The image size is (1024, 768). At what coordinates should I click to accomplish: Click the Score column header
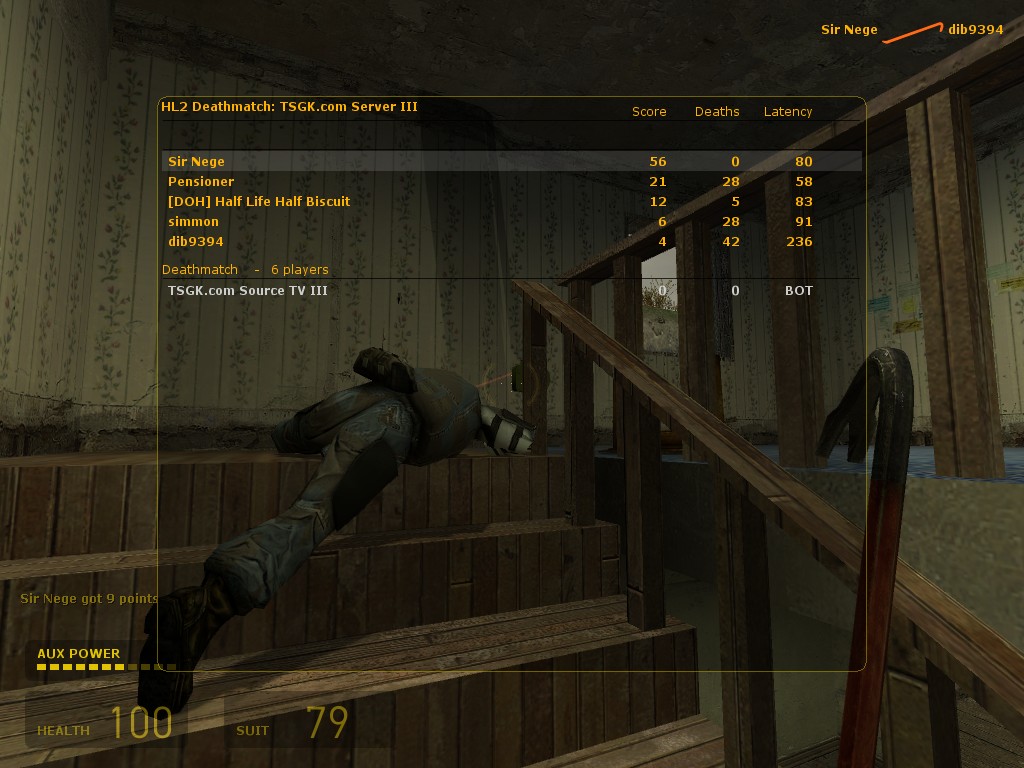pyautogui.click(x=649, y=111)
